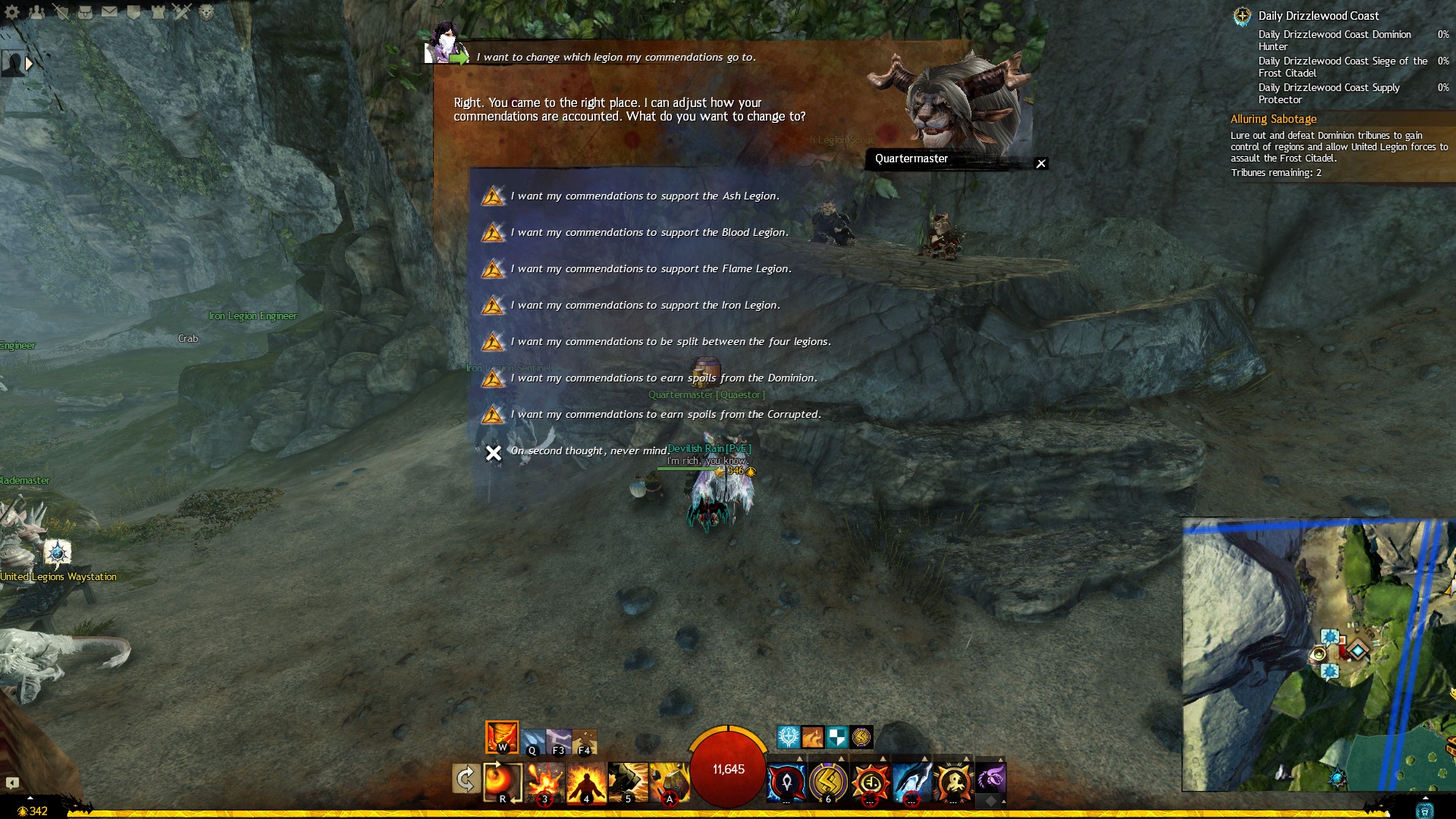Select the Alluring Sabotage event tracker
Screen dimensions: 1456x819
1273,119
